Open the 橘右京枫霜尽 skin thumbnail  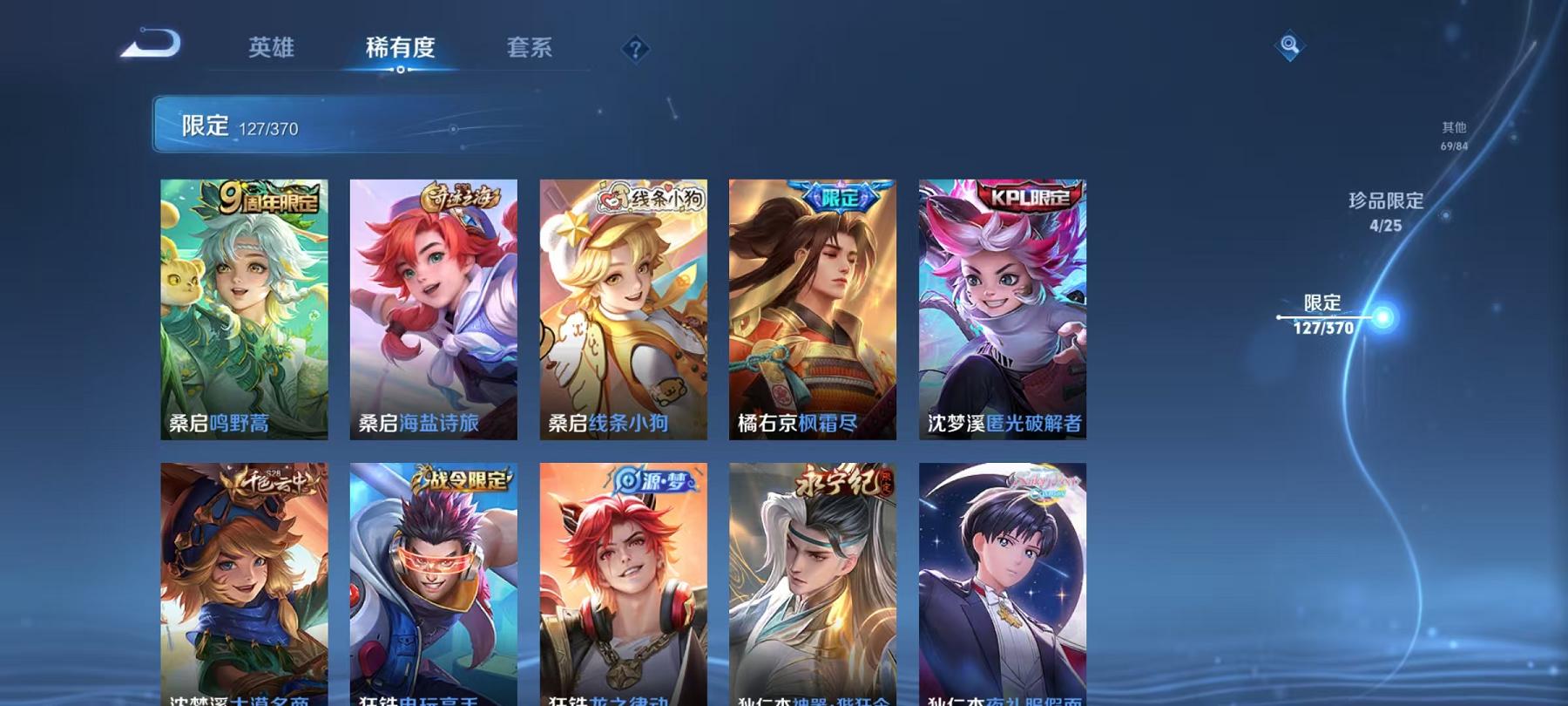click(x=813, y=309)
